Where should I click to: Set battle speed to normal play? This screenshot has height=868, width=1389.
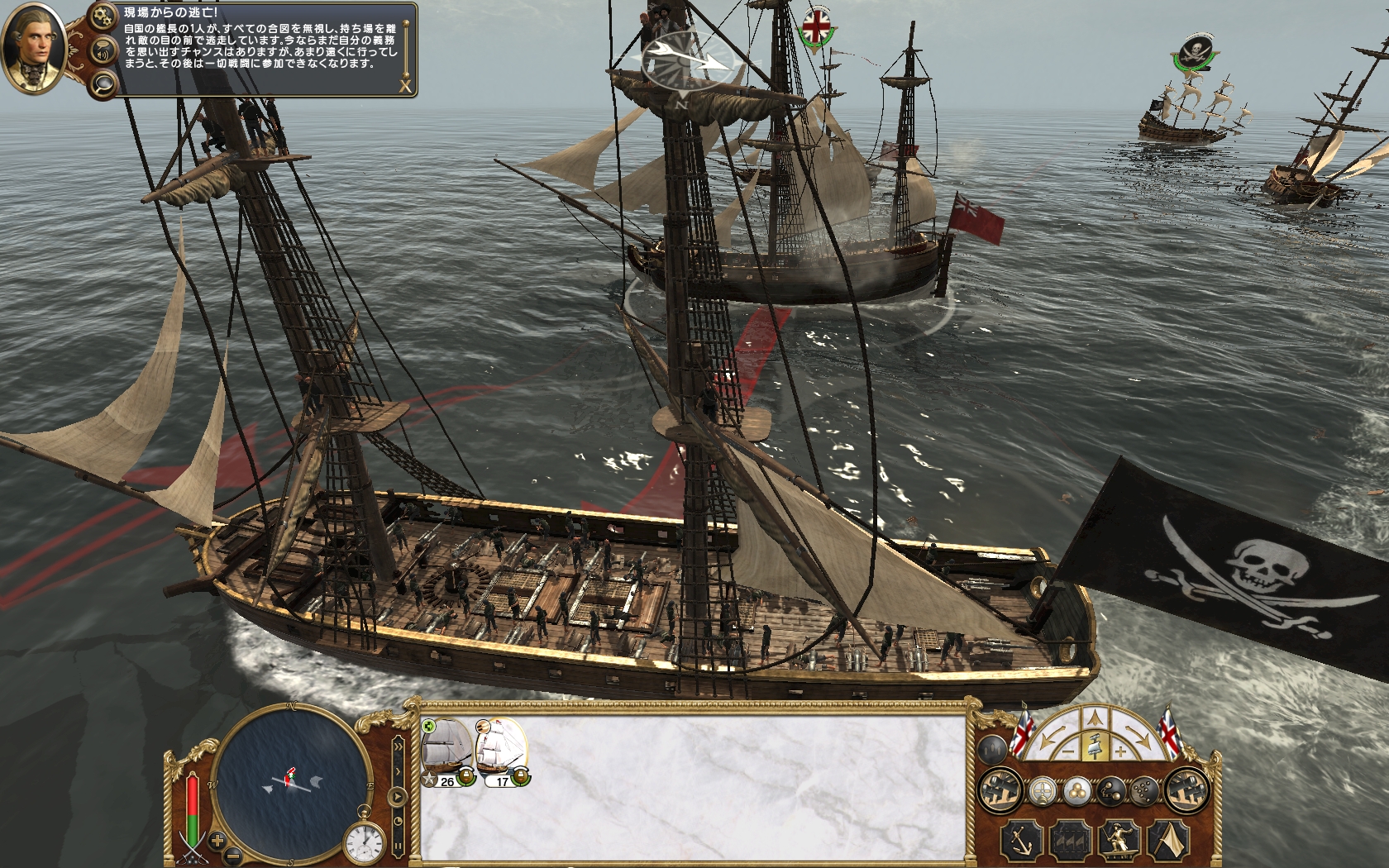(399, 799)
